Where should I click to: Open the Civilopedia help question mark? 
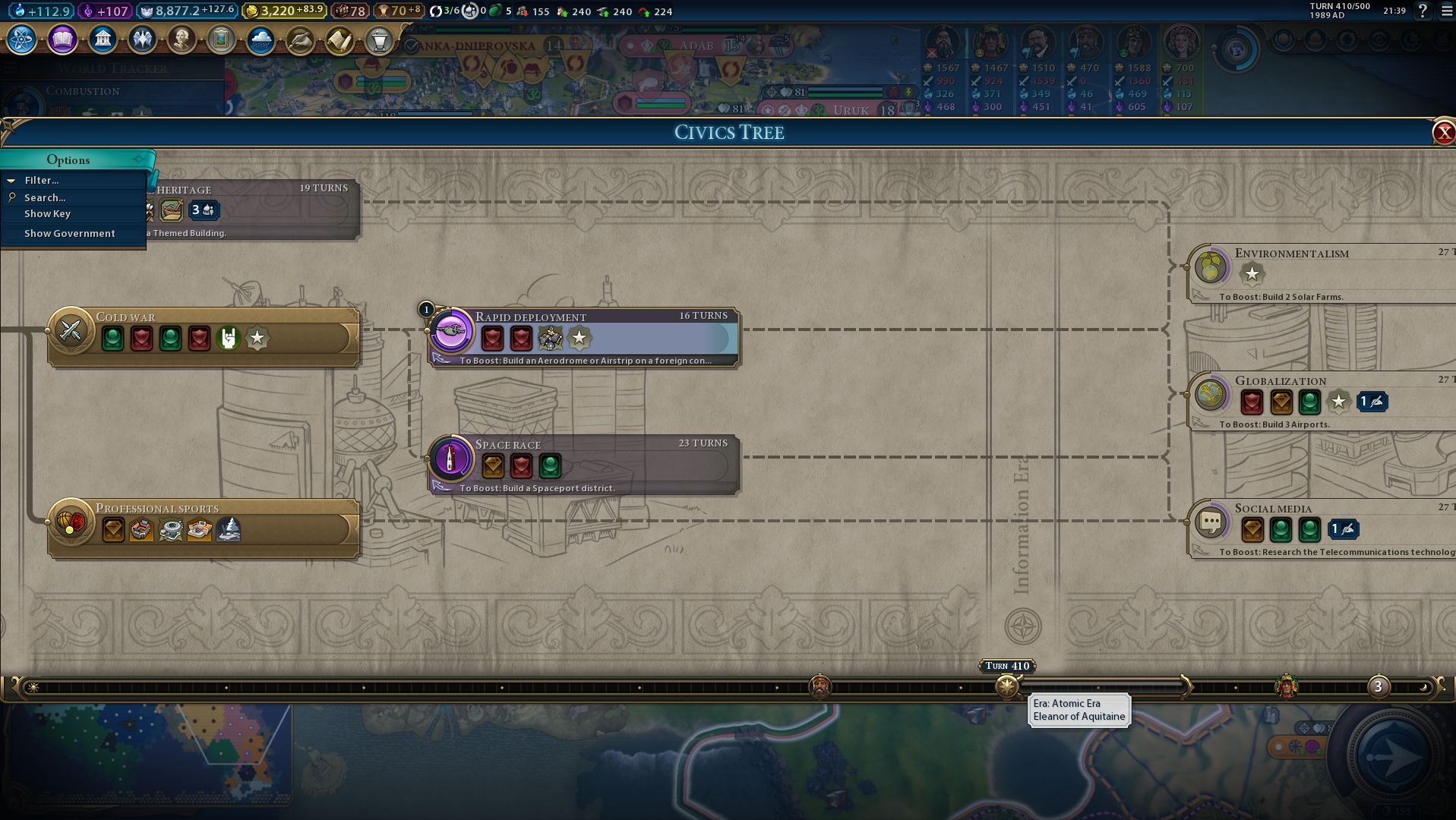click(1423, 11)
